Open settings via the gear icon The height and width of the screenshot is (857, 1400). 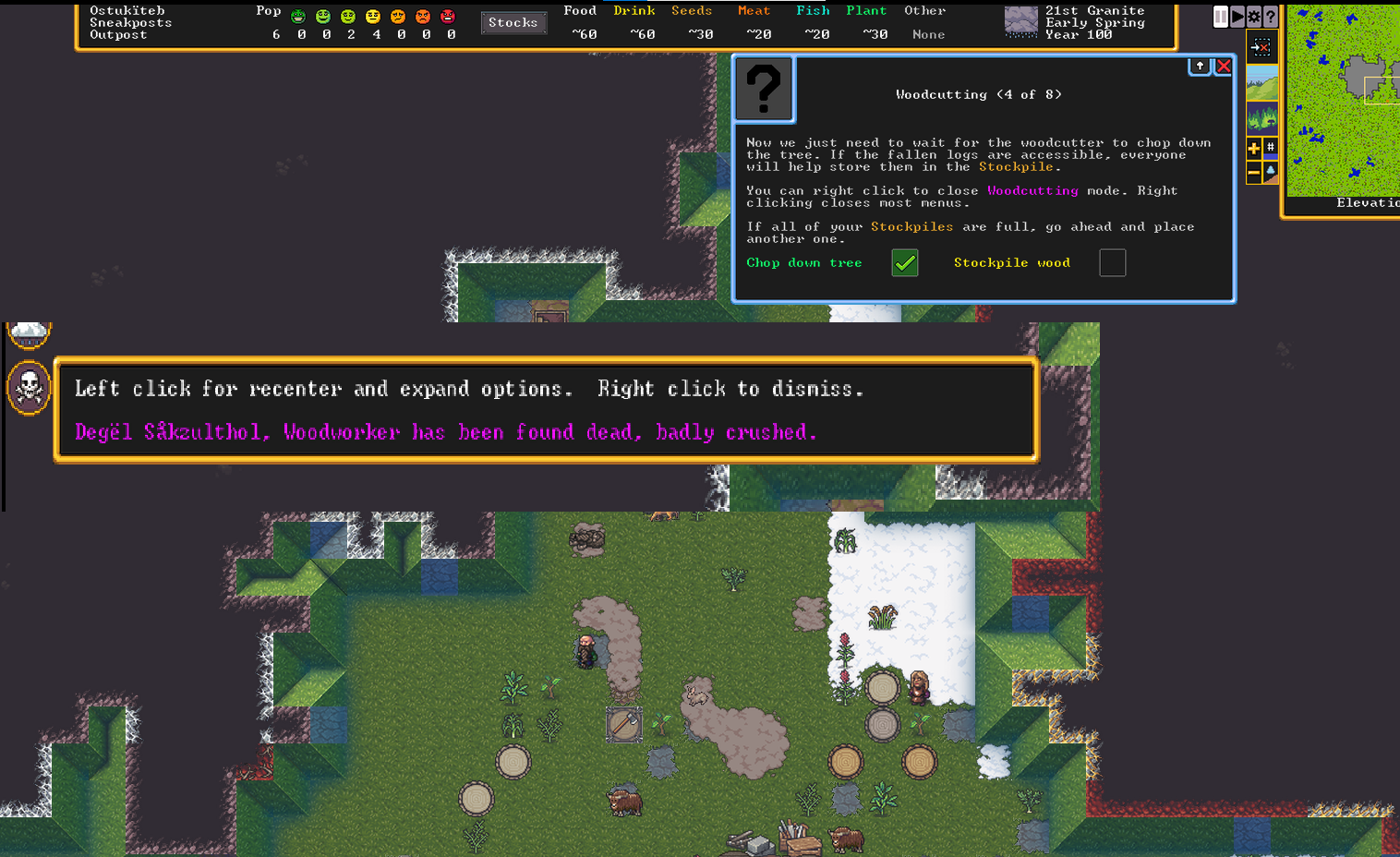tap(1254, 17)
